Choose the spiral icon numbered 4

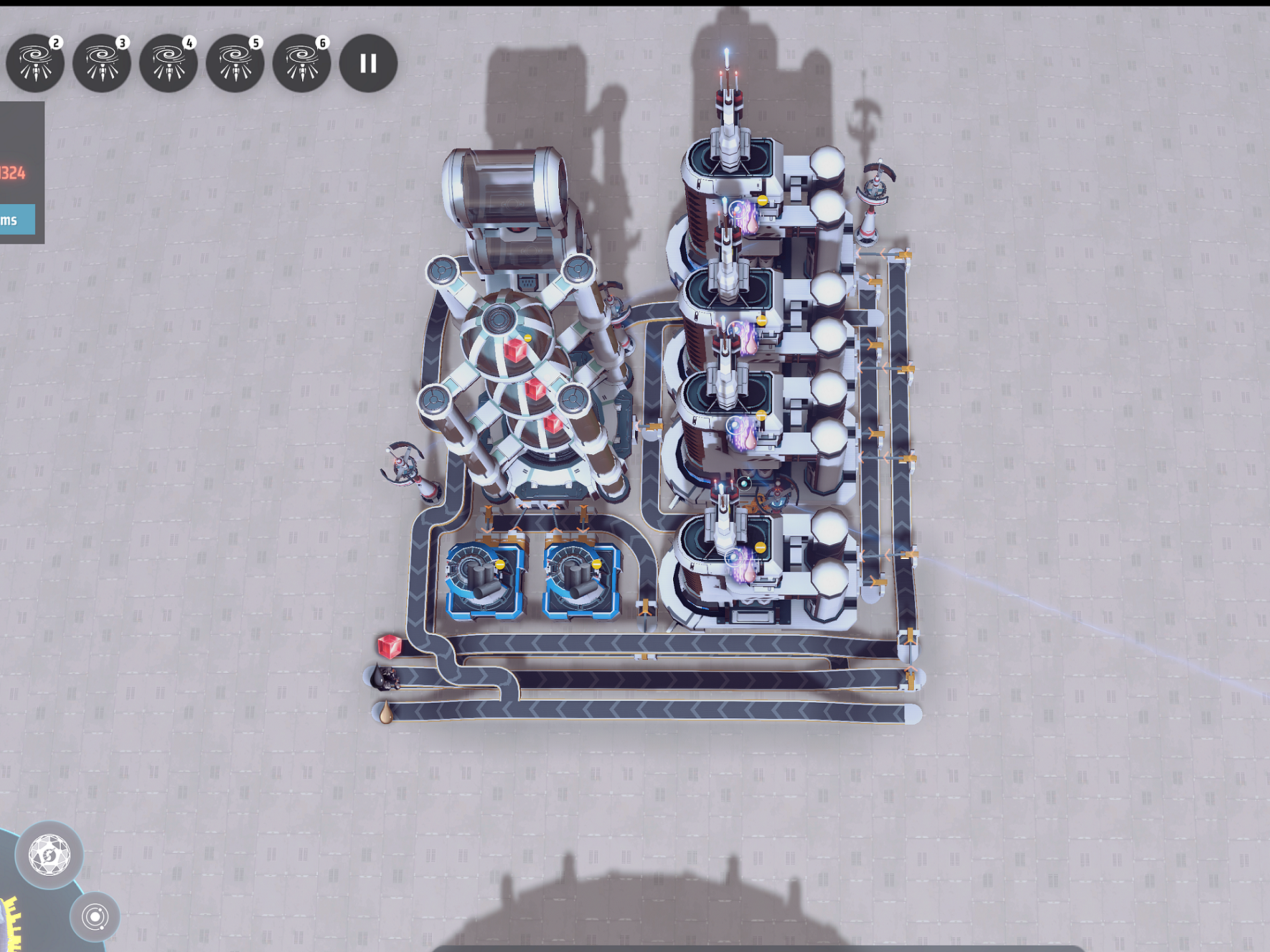168,63
